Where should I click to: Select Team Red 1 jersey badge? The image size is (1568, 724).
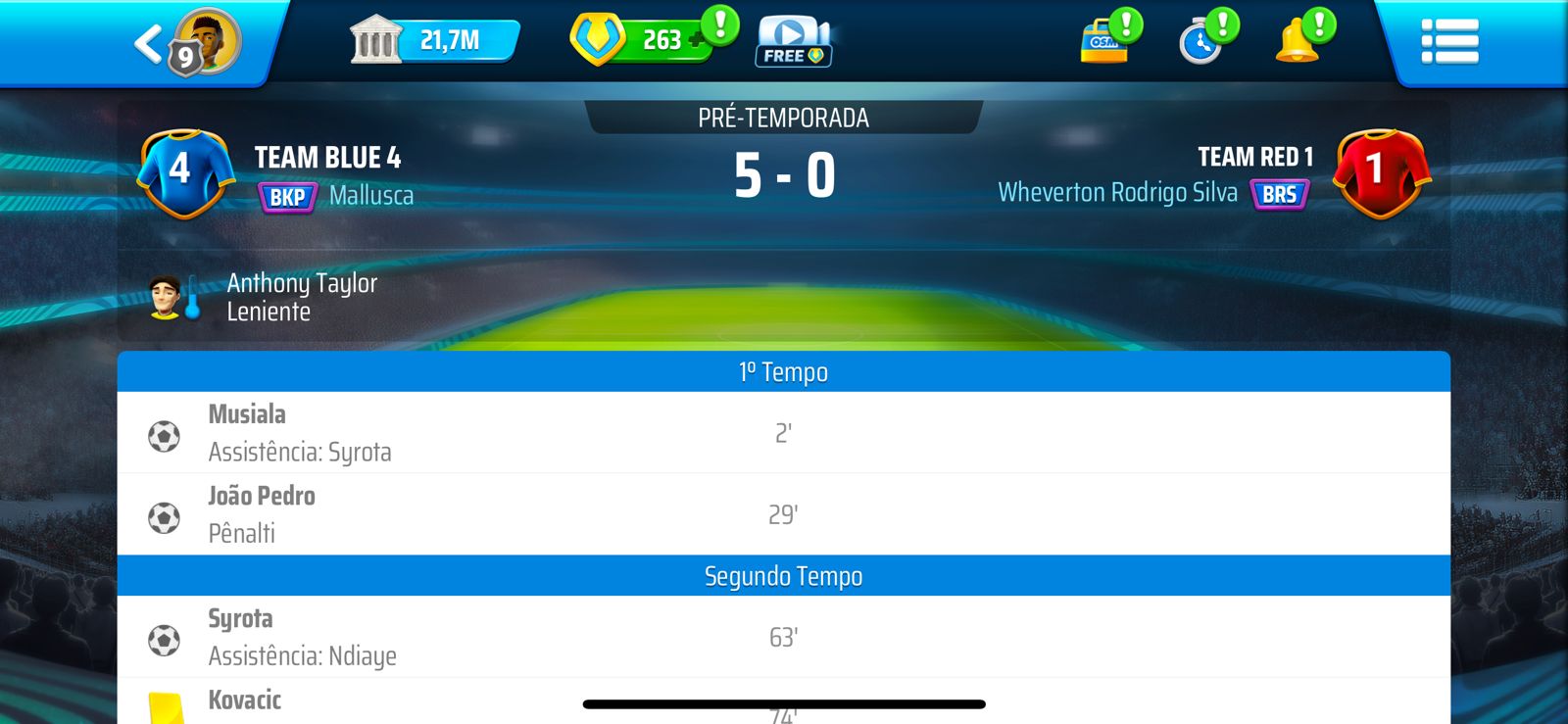[1382, 172]
